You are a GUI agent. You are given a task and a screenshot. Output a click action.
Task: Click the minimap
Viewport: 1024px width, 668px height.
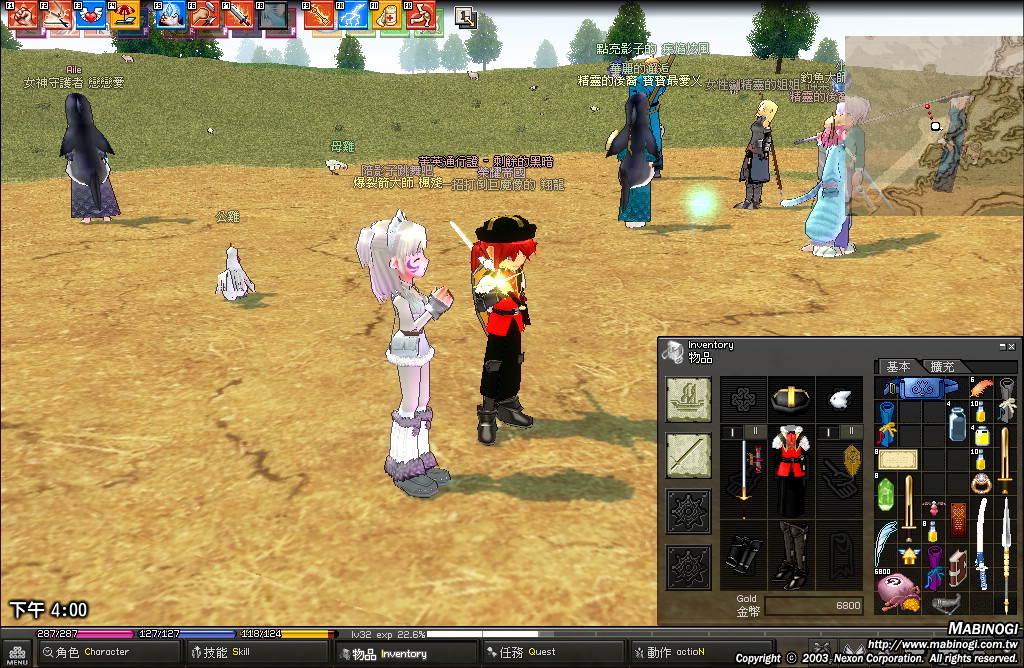[x=934, y=125]
